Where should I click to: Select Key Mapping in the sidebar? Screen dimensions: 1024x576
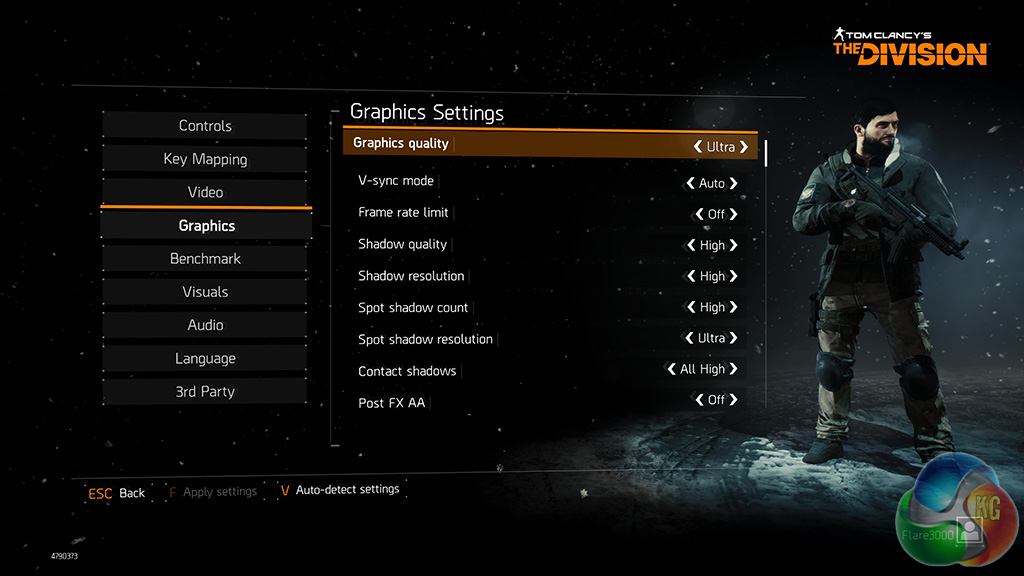click(205, 159)
